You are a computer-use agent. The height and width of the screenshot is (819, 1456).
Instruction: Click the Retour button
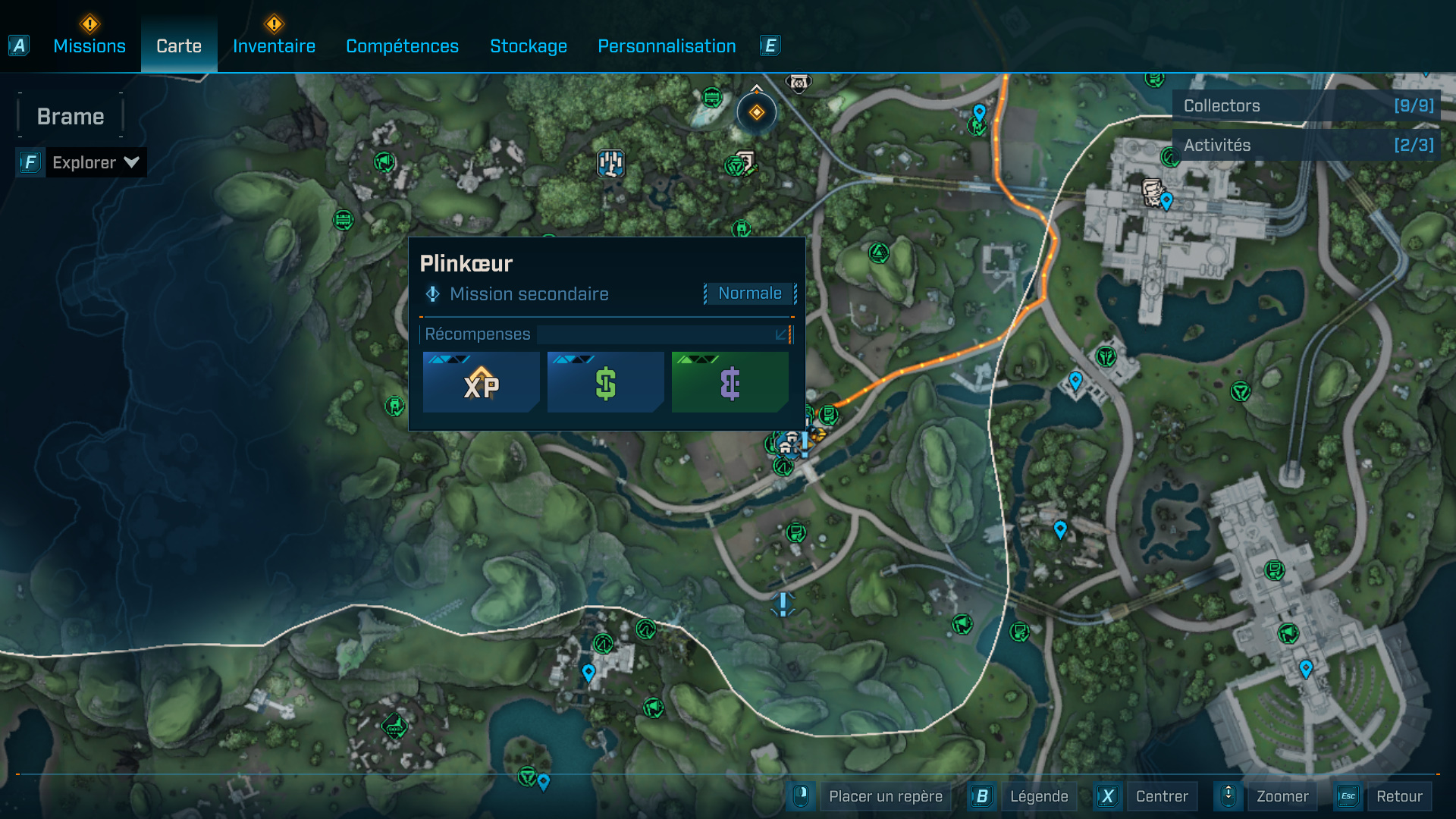click(x=1398, y=796)
